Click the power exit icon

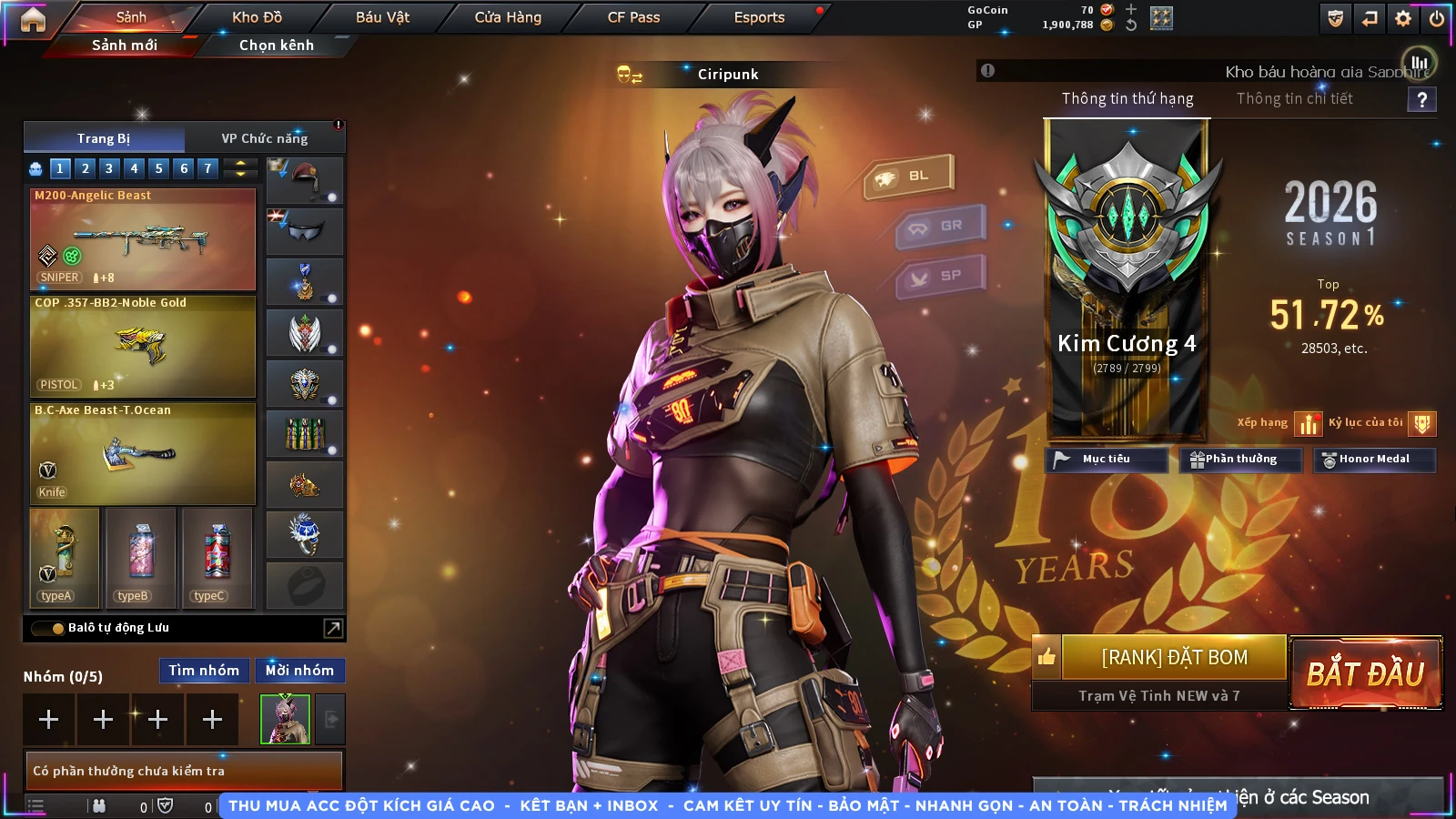(x=1437, y=18)
